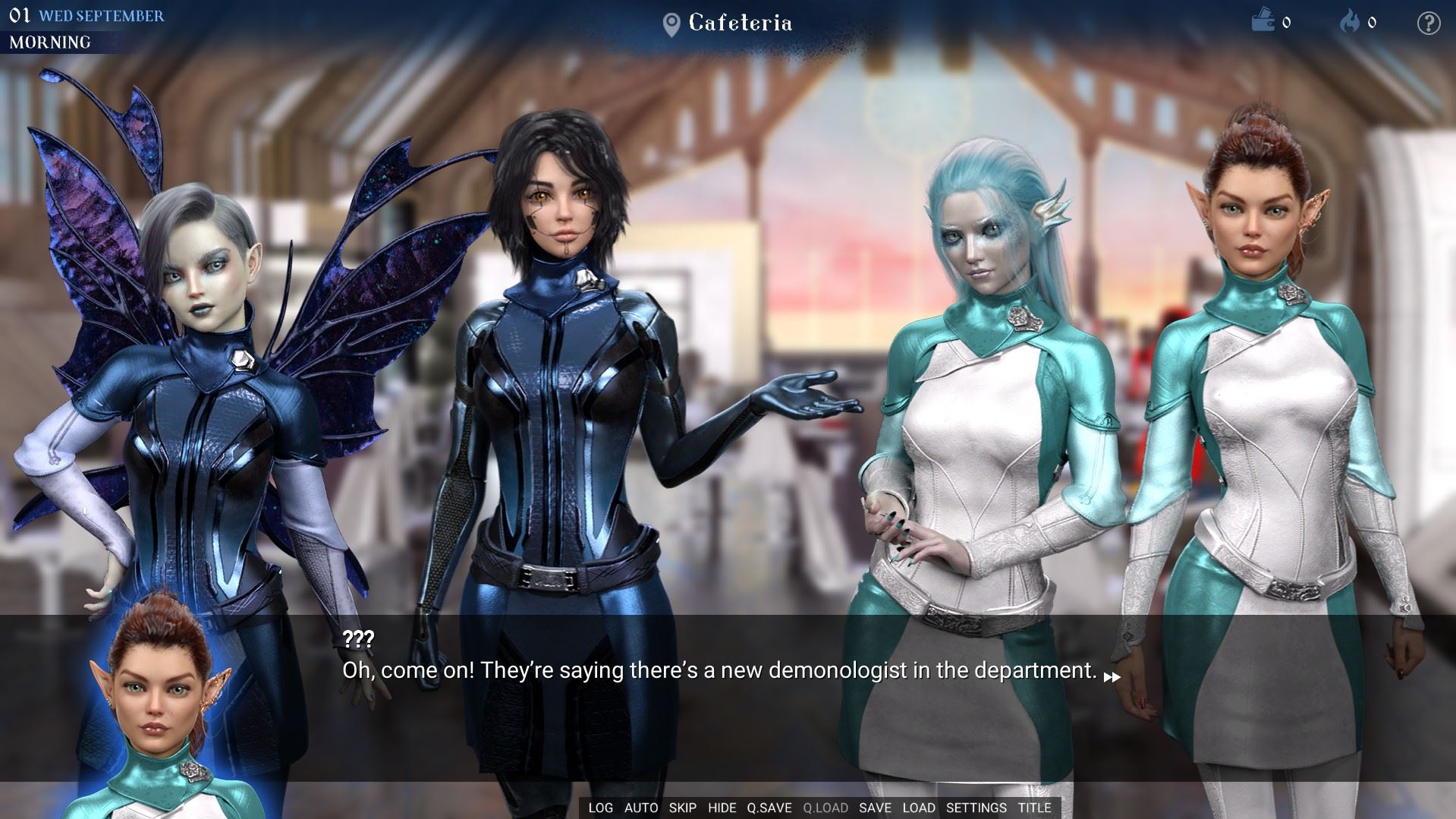Hide the dialogue interface
The image size is (1456, 819).
[722, 808]
